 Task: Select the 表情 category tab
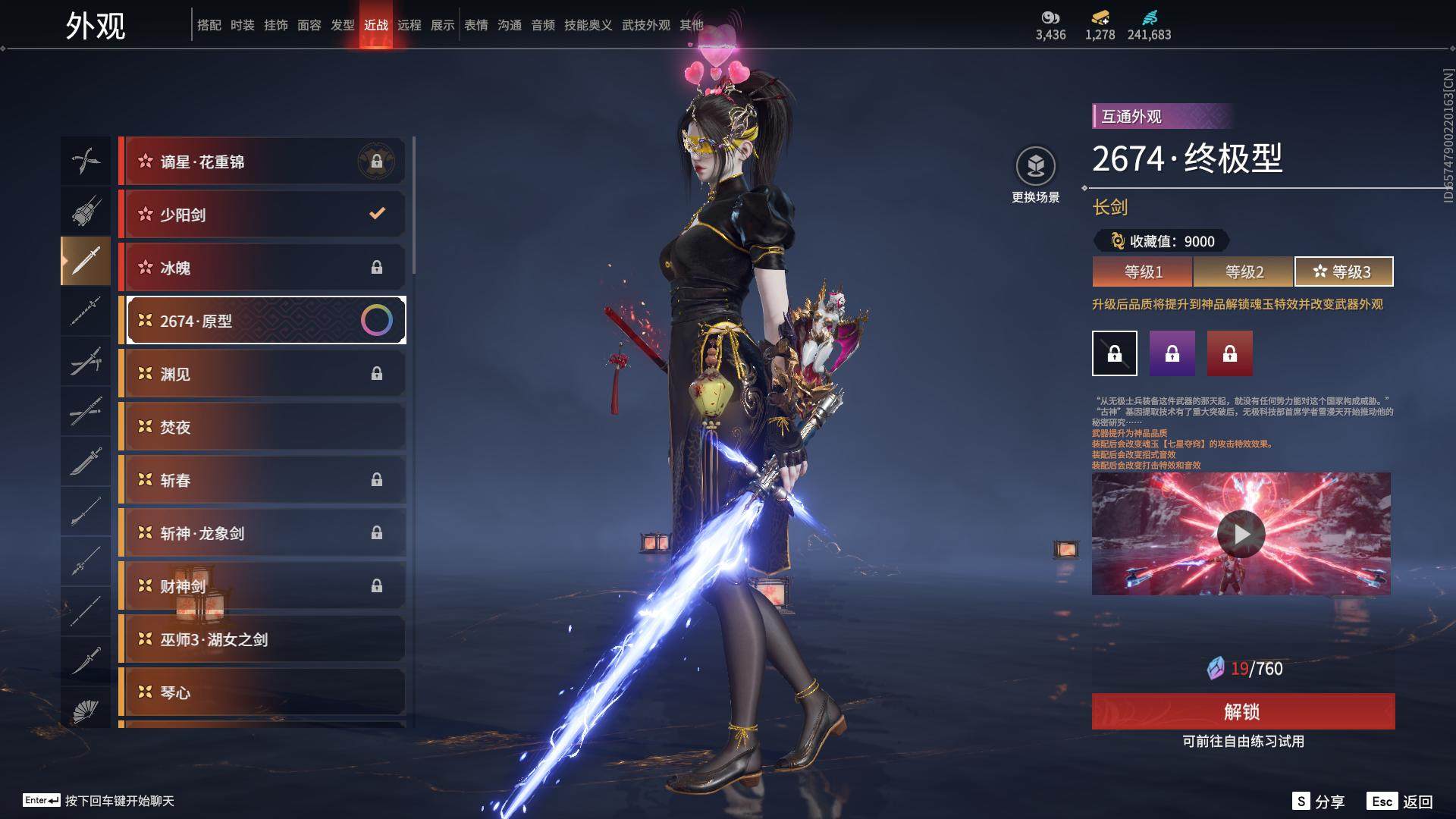point(476,25)
